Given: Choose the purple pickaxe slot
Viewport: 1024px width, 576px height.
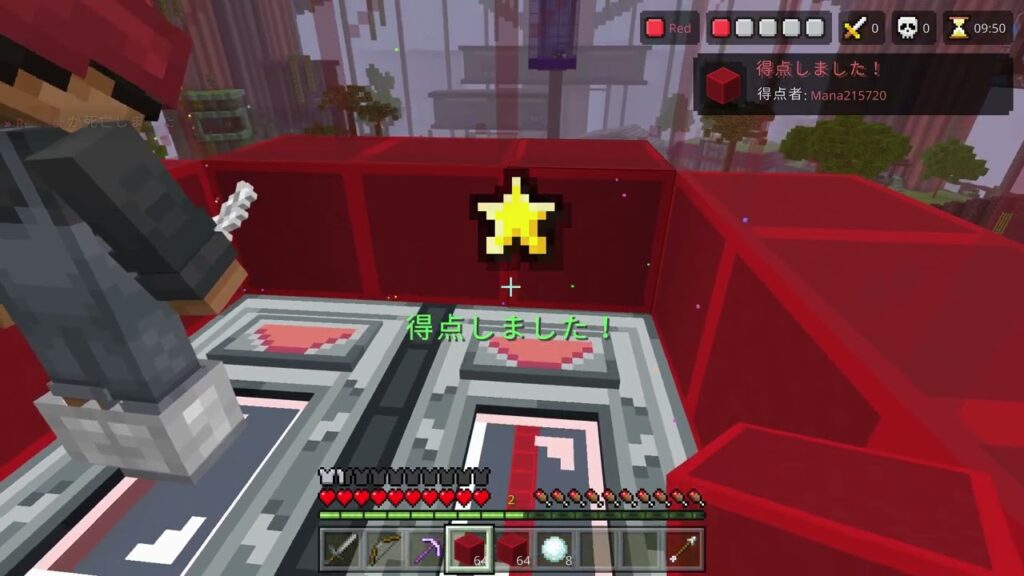Looking at the screenshot, I should (x=427, y=549).
